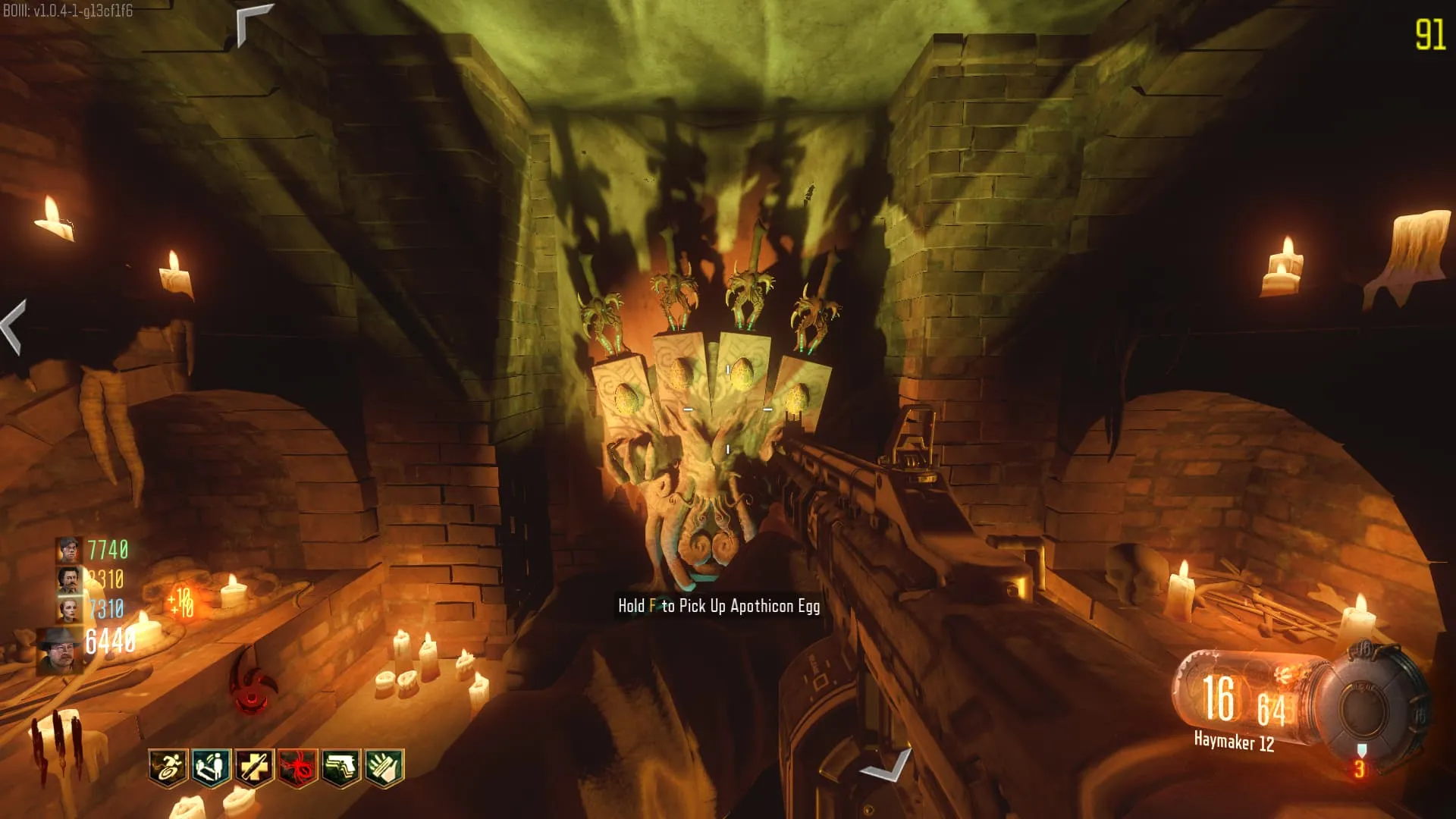Click the Juggernog cross perk icon

coord(254,767)
